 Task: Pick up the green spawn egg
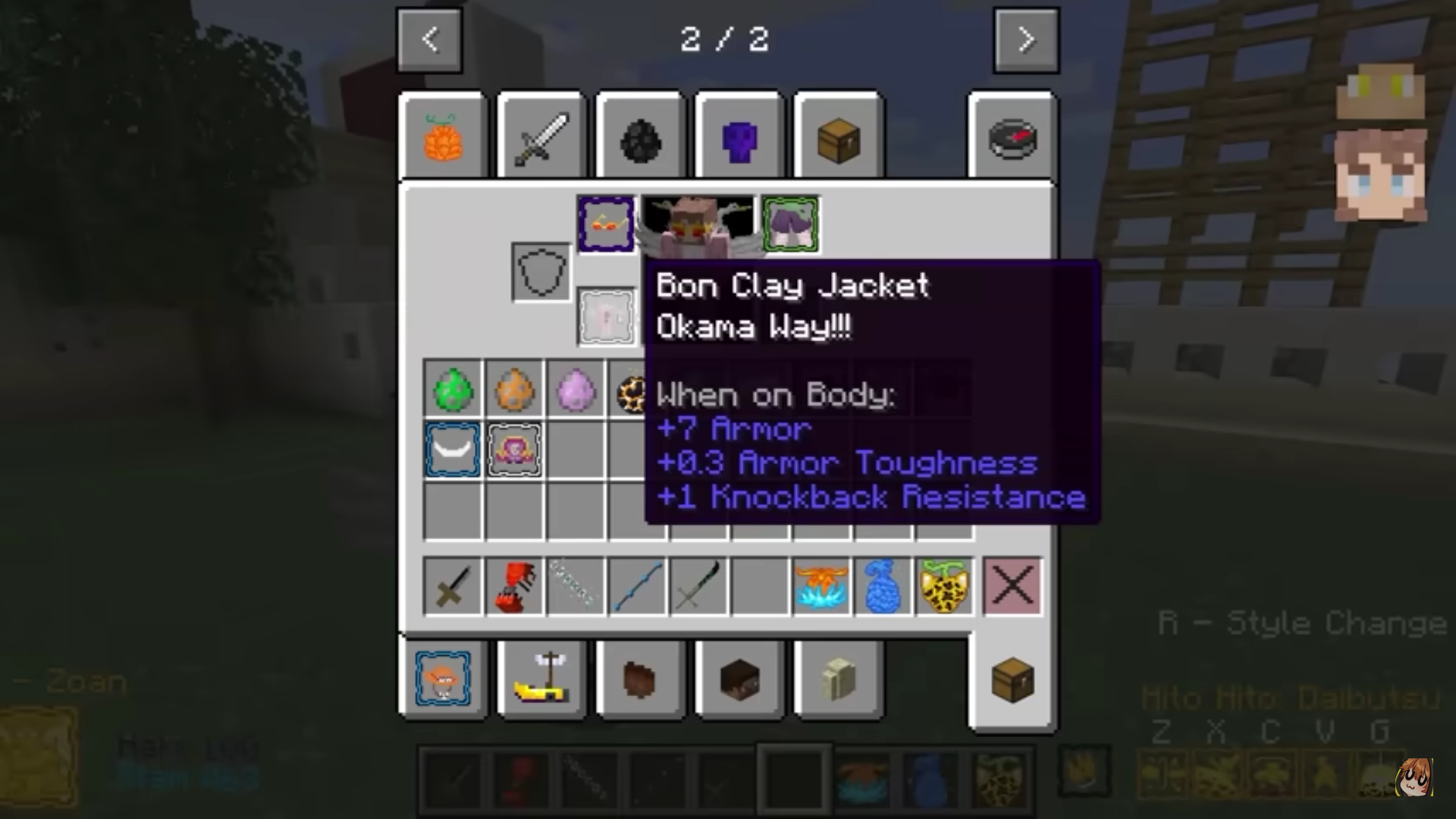pos(453,389)
